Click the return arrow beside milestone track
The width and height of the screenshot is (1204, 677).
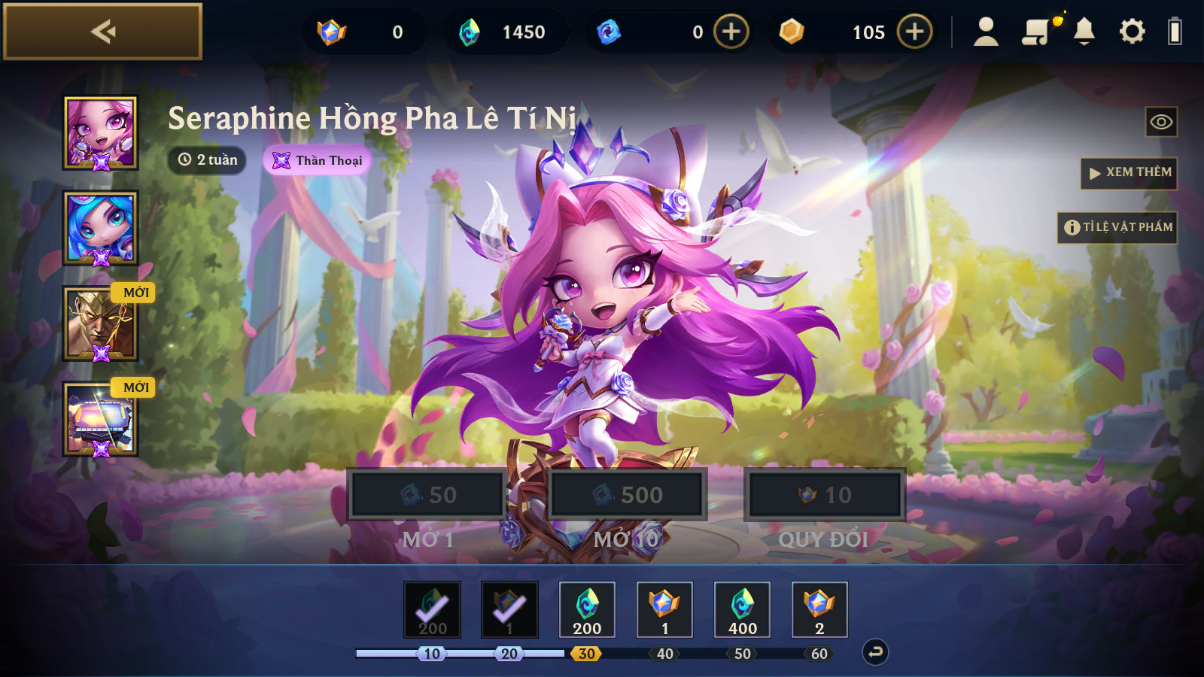point(875,653)
